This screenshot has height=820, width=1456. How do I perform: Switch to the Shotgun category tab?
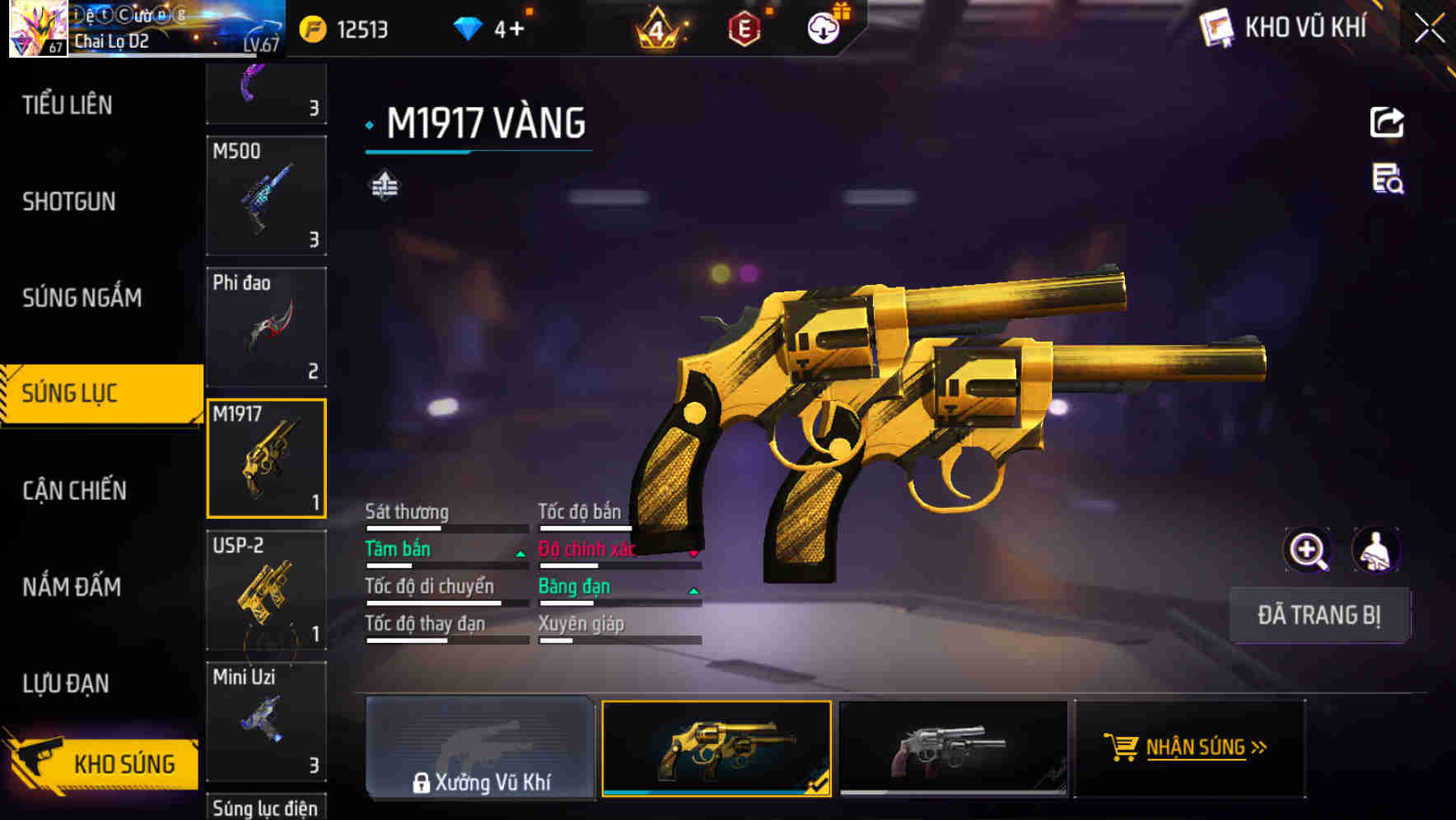click(68, 202)
